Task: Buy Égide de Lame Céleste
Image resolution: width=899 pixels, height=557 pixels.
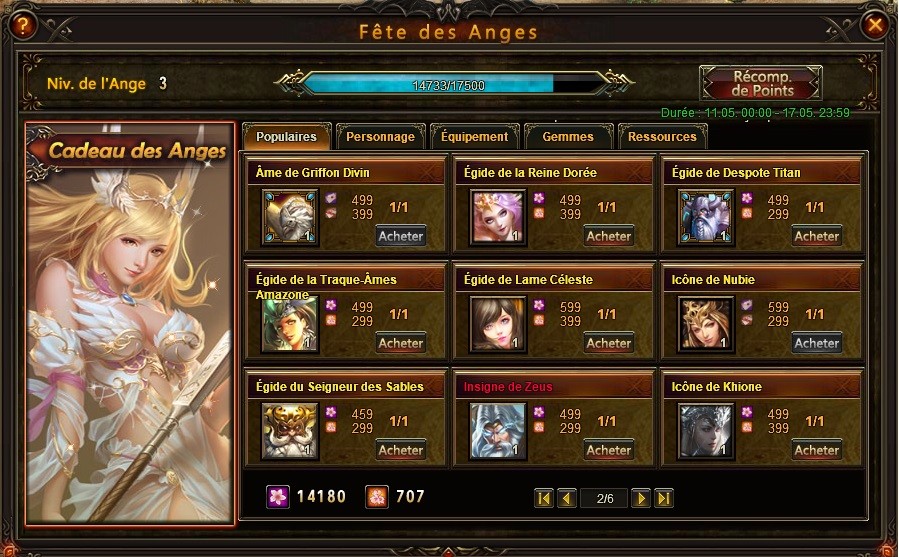Action: 609,343
